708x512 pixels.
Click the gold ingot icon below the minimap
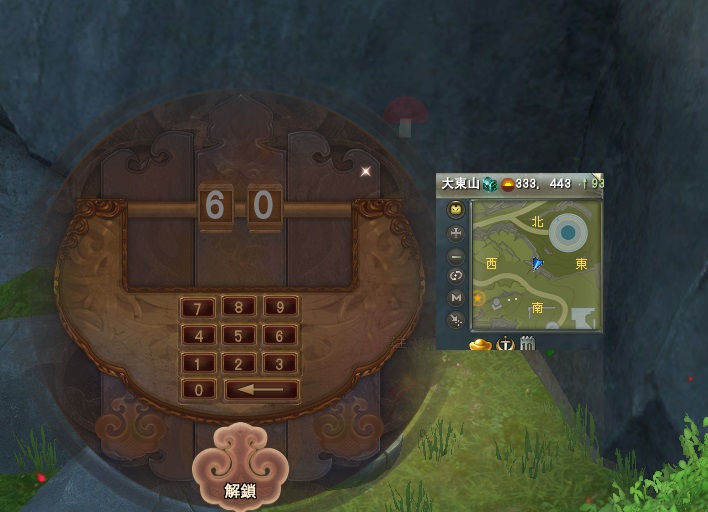pos(482,344)
